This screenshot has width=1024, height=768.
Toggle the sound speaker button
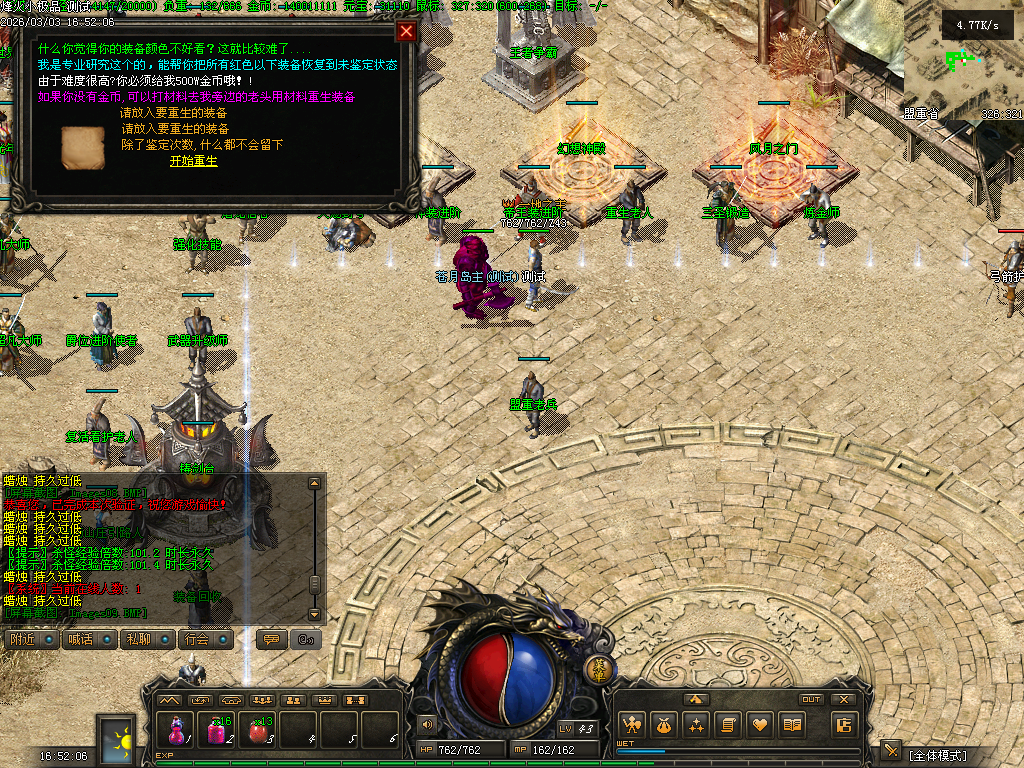pyautogui.click(x=428, y=724)
